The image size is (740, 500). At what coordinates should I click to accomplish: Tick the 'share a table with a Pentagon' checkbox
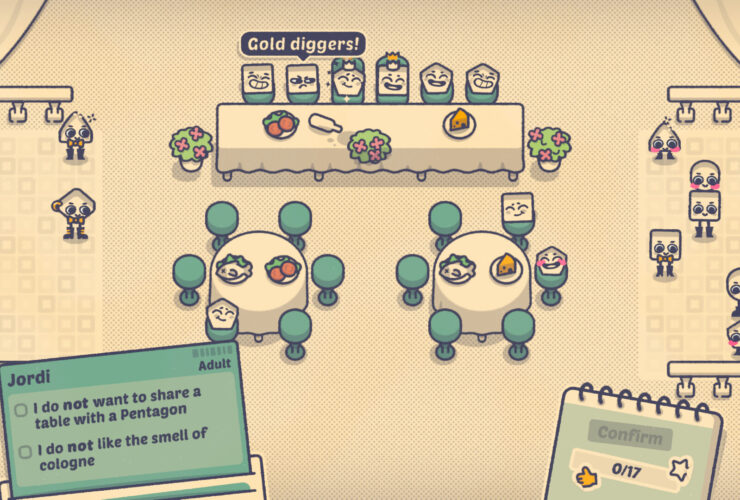(21, 410)
